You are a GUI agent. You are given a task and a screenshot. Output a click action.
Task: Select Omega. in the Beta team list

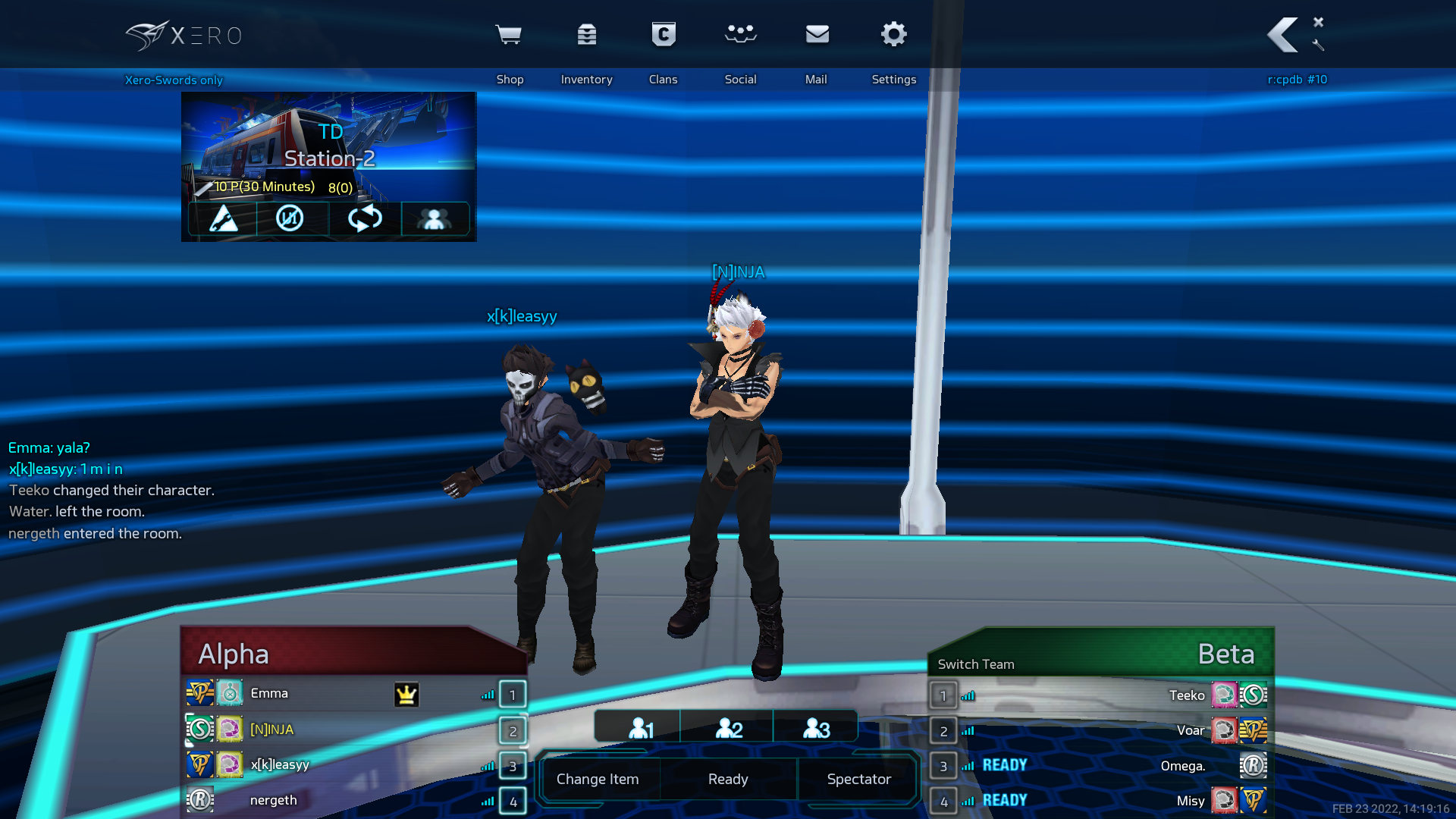click(1182, 766)
